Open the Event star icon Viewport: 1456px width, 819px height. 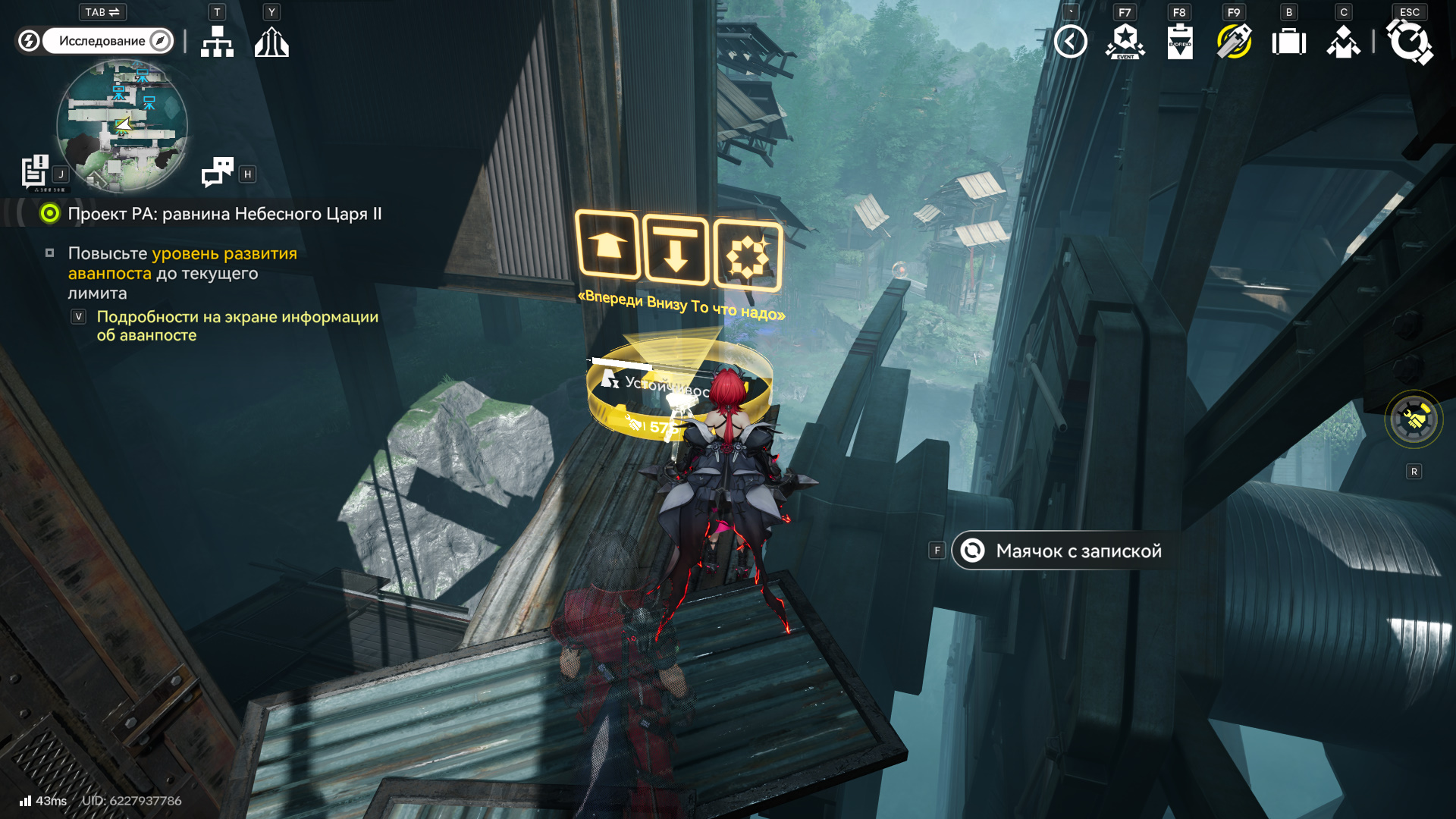tap(1125, 42)
